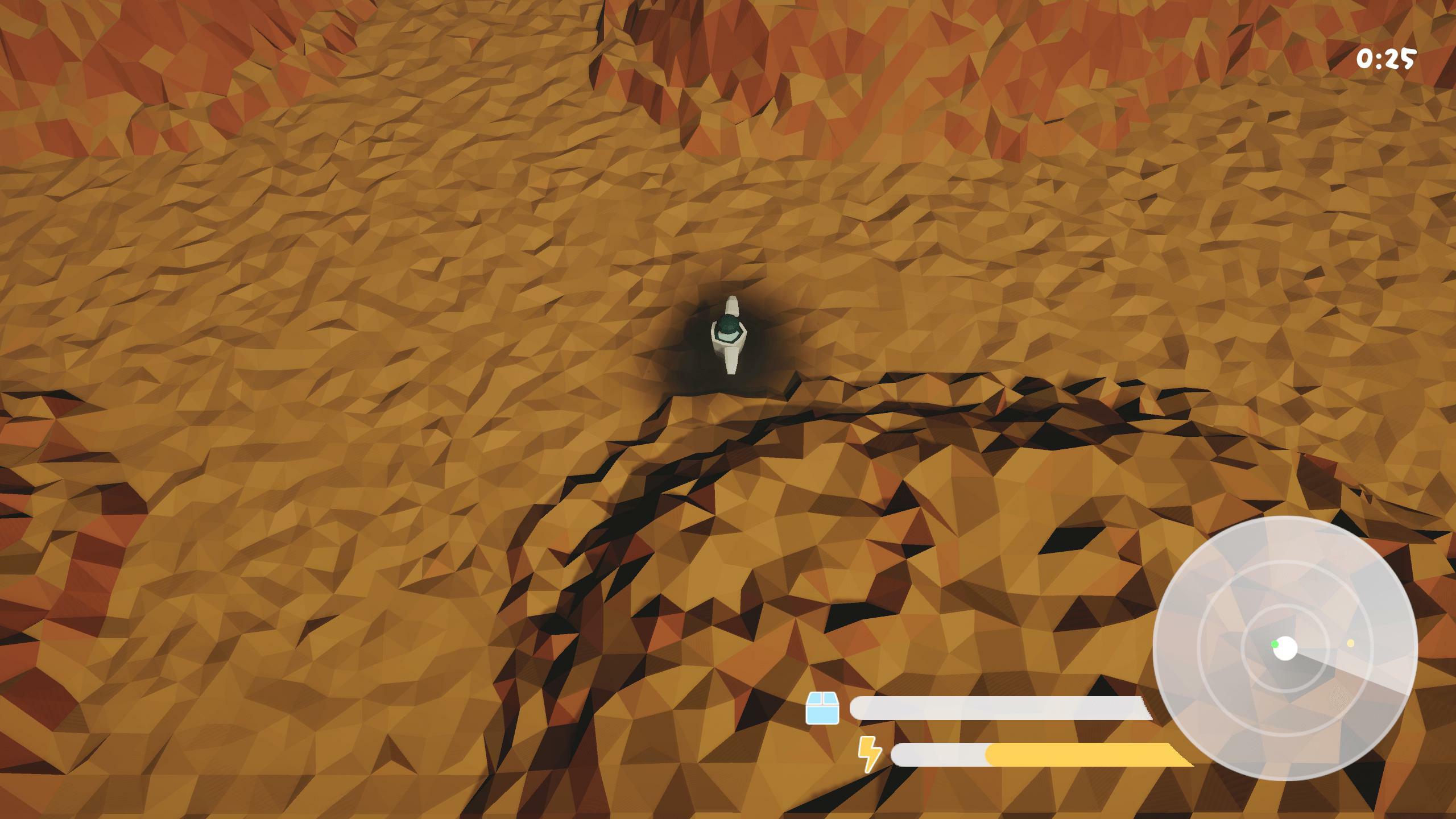Screen dimensions: 1456x819
Task: Click the blue cargo box icon
Action: pos(822,707)
